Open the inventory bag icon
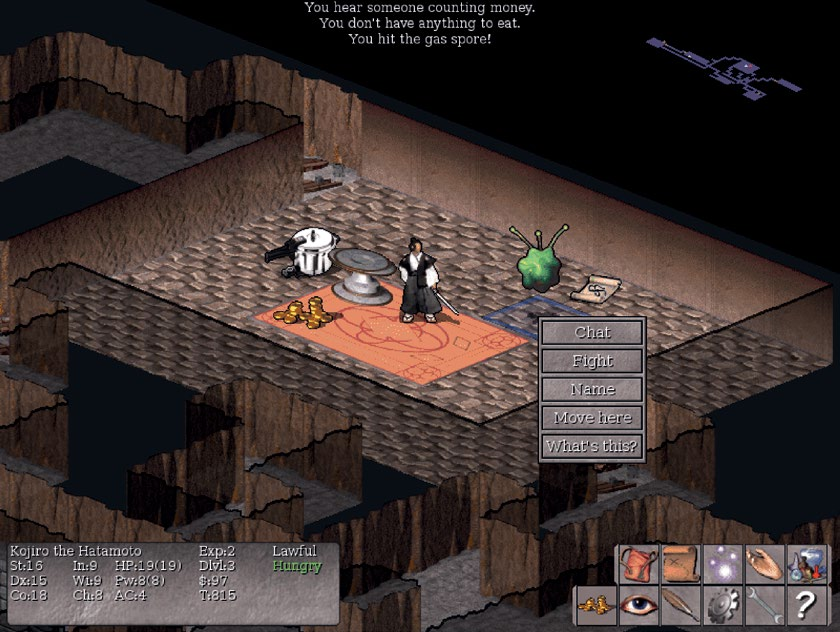Viewport: 840px width, 632px height. click(638, 565)
